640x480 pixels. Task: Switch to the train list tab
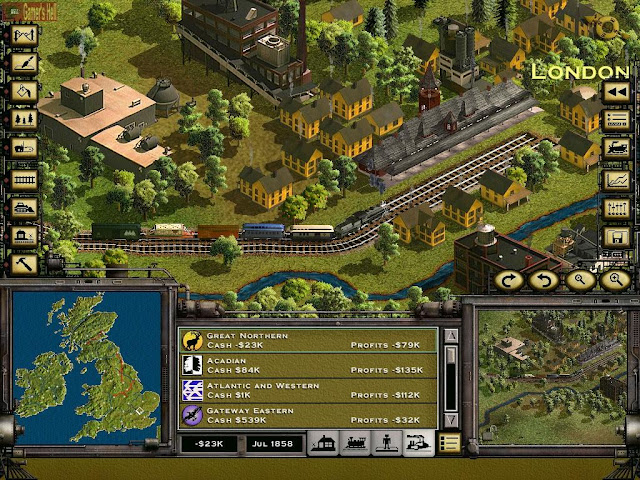click(355, 443)
